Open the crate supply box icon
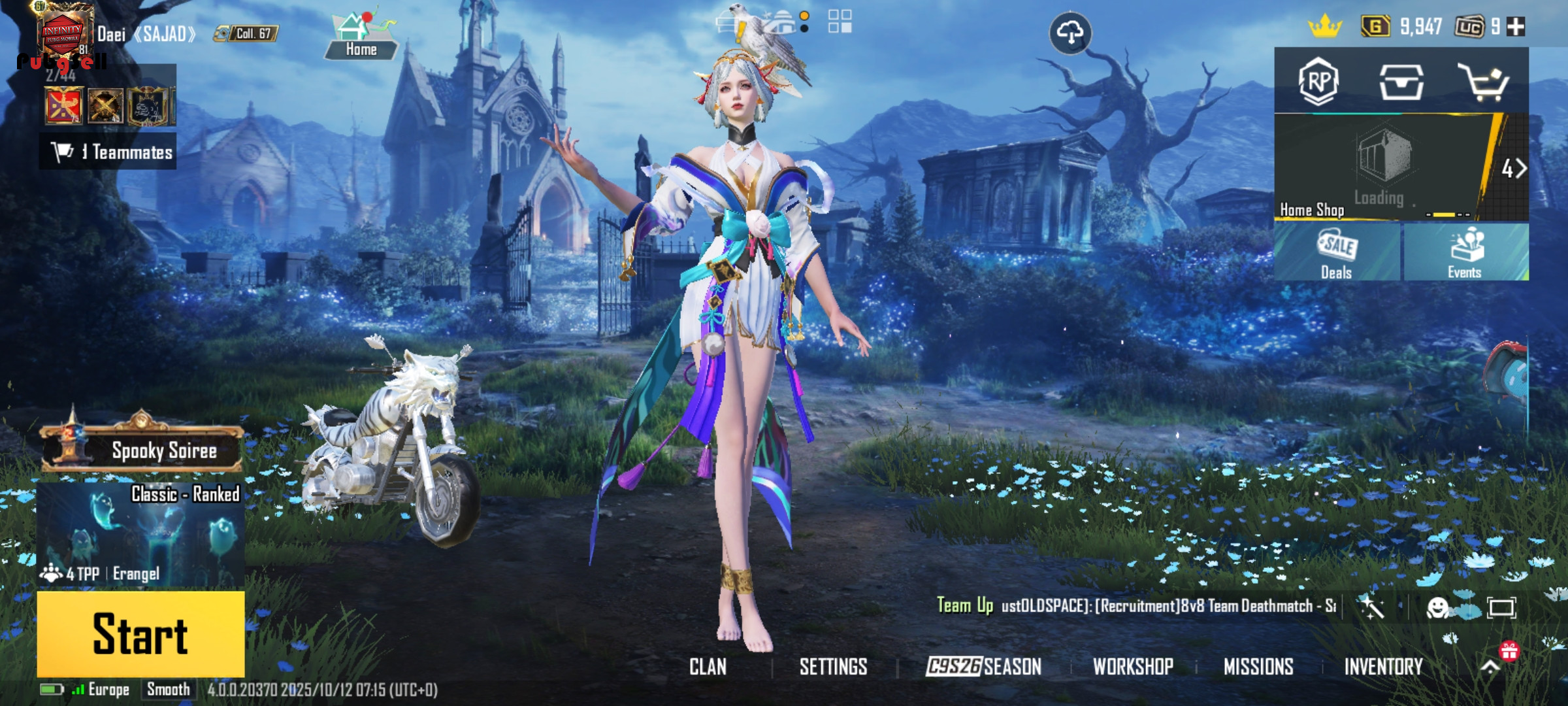This screenshot has height=706, width=1568. [x=1401, y=82]
